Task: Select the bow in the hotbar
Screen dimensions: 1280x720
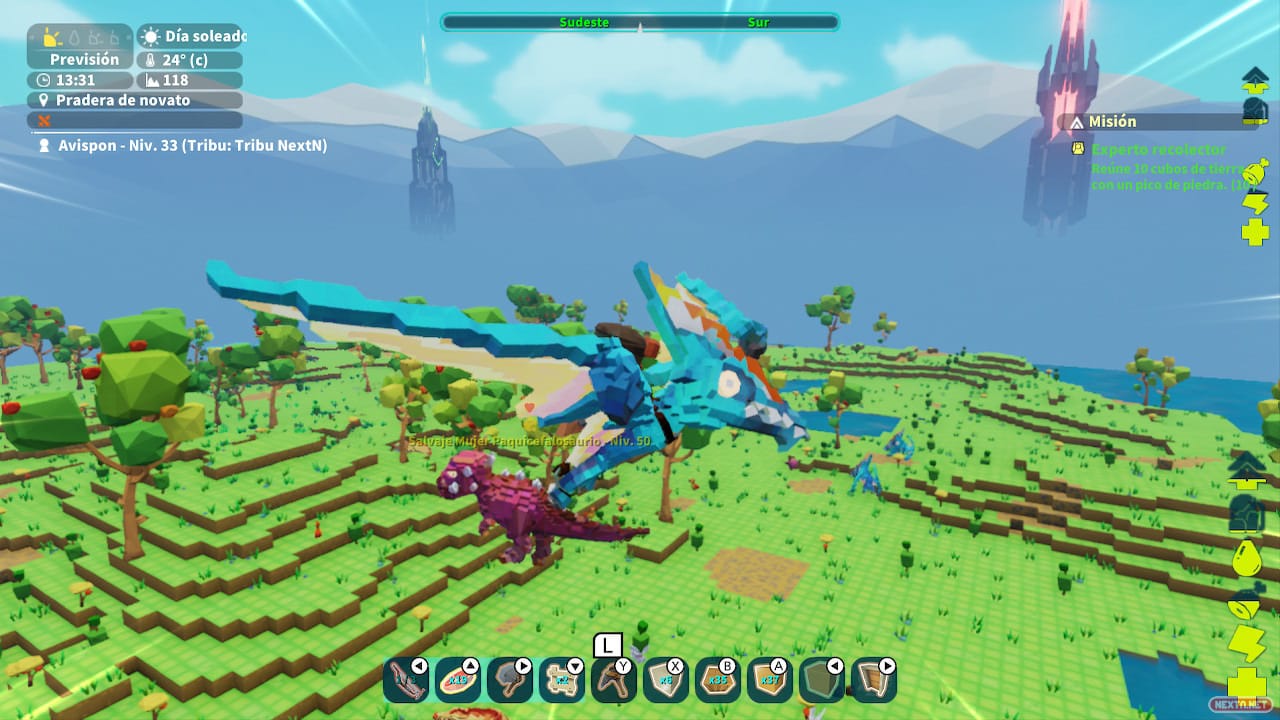Action: point(406,680)
